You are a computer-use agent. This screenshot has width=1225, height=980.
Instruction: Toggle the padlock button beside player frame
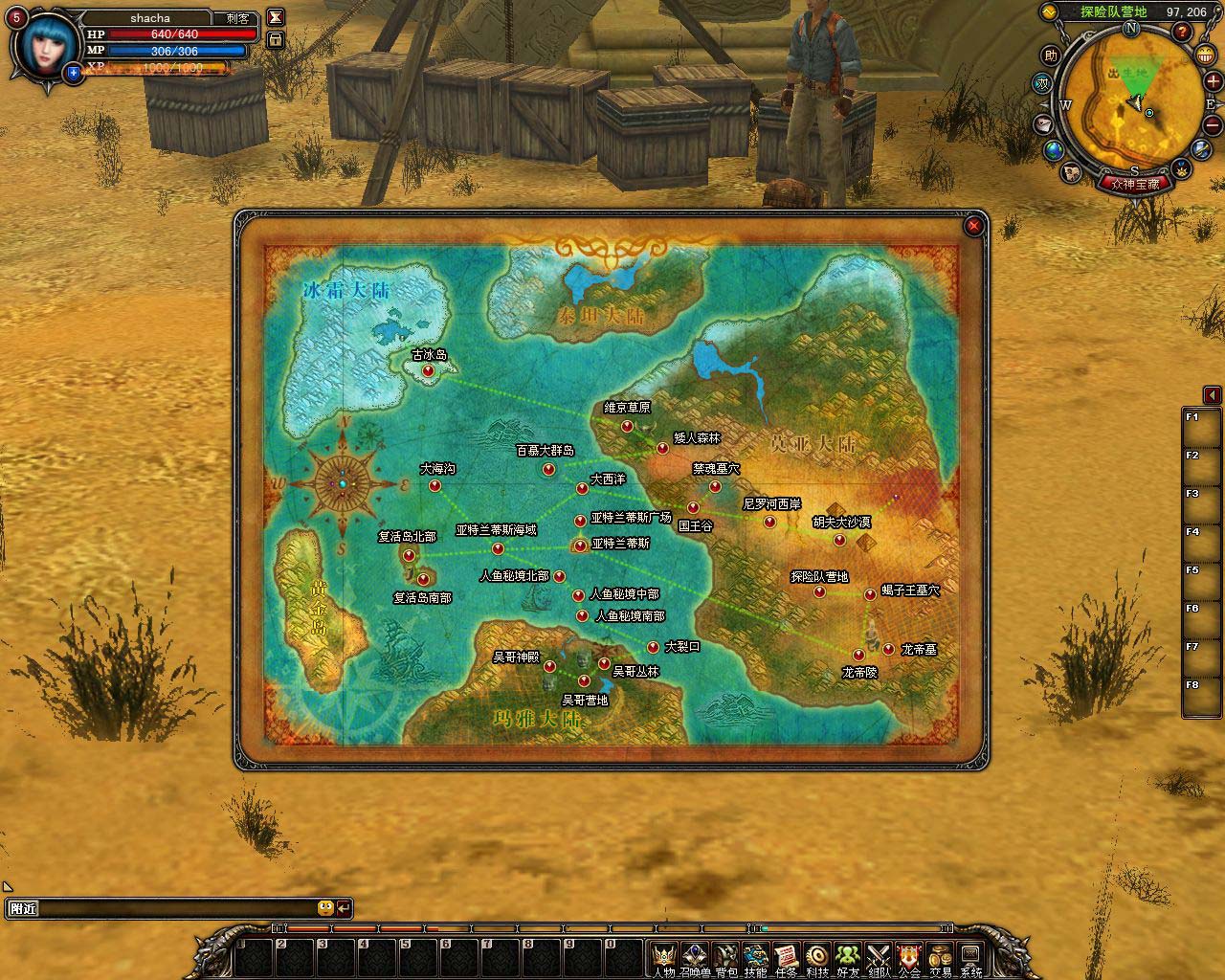coord(276,40)
